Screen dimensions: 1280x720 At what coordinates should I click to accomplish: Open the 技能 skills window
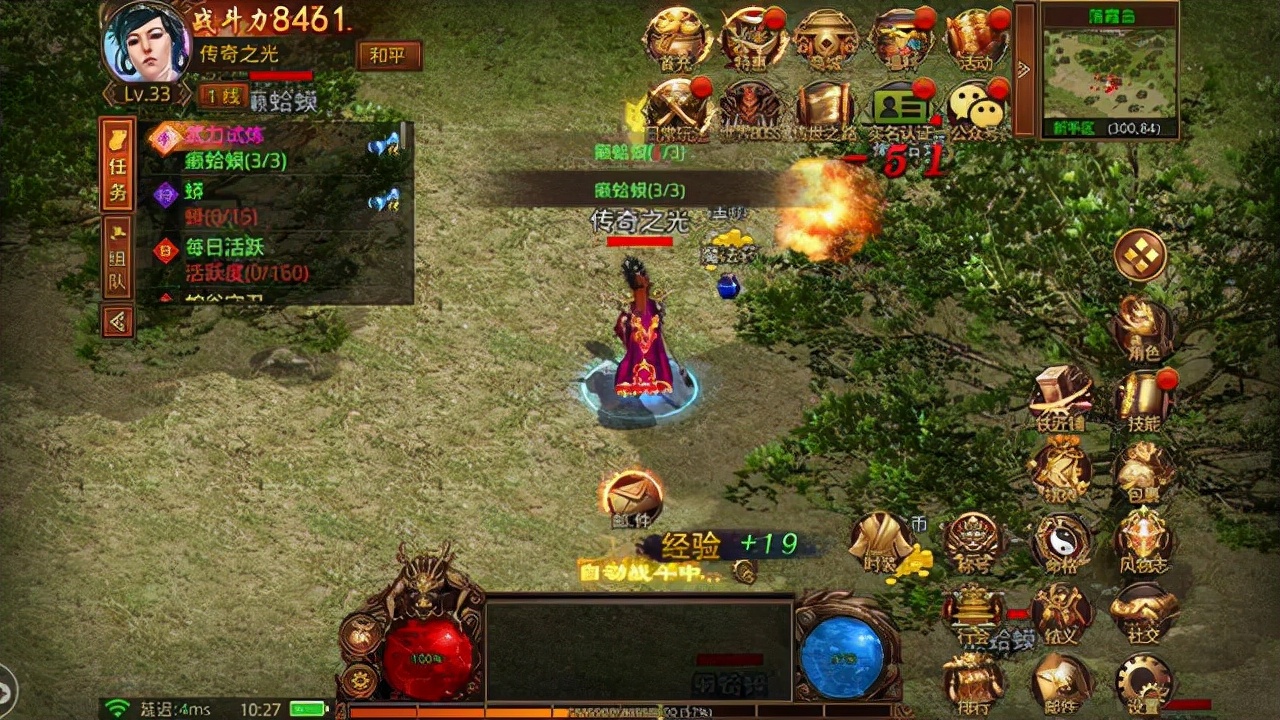click(x=1143, y=400)
